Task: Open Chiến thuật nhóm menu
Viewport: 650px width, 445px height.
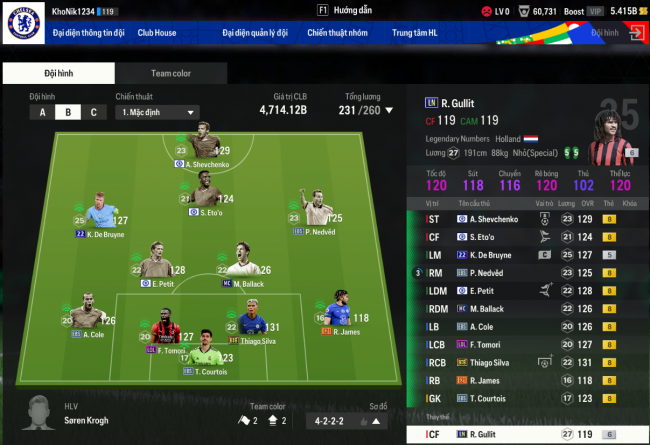Action: [336, 33]
